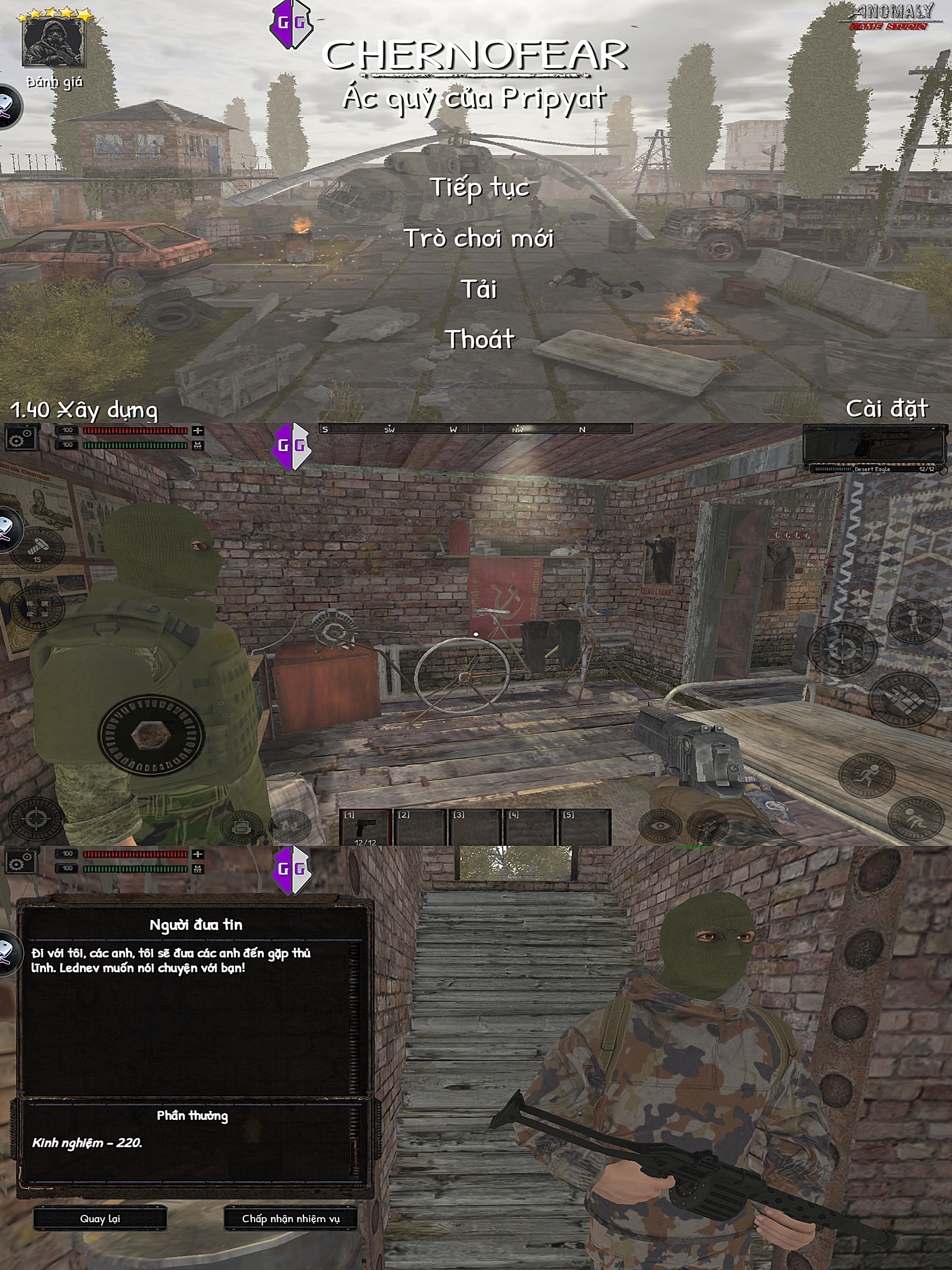The height and width of the screenshot is (1270, 952).
Task: Continue the game with Tiếp tục
Action: (x=480, y=187)
